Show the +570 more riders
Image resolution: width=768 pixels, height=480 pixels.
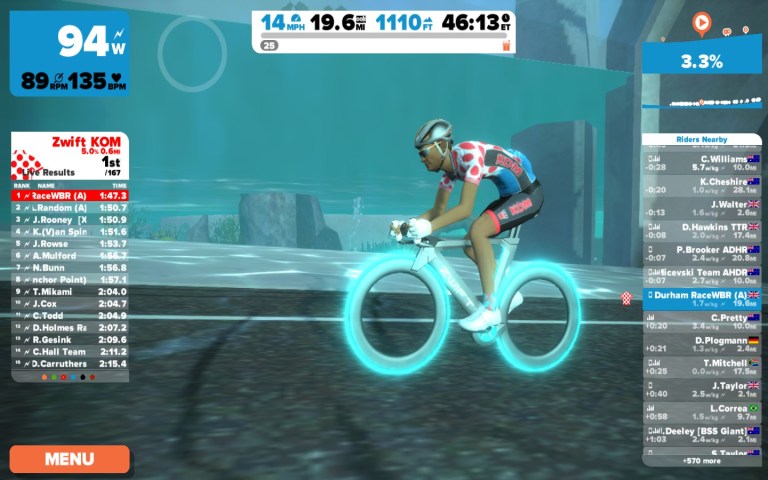[701, 461]
